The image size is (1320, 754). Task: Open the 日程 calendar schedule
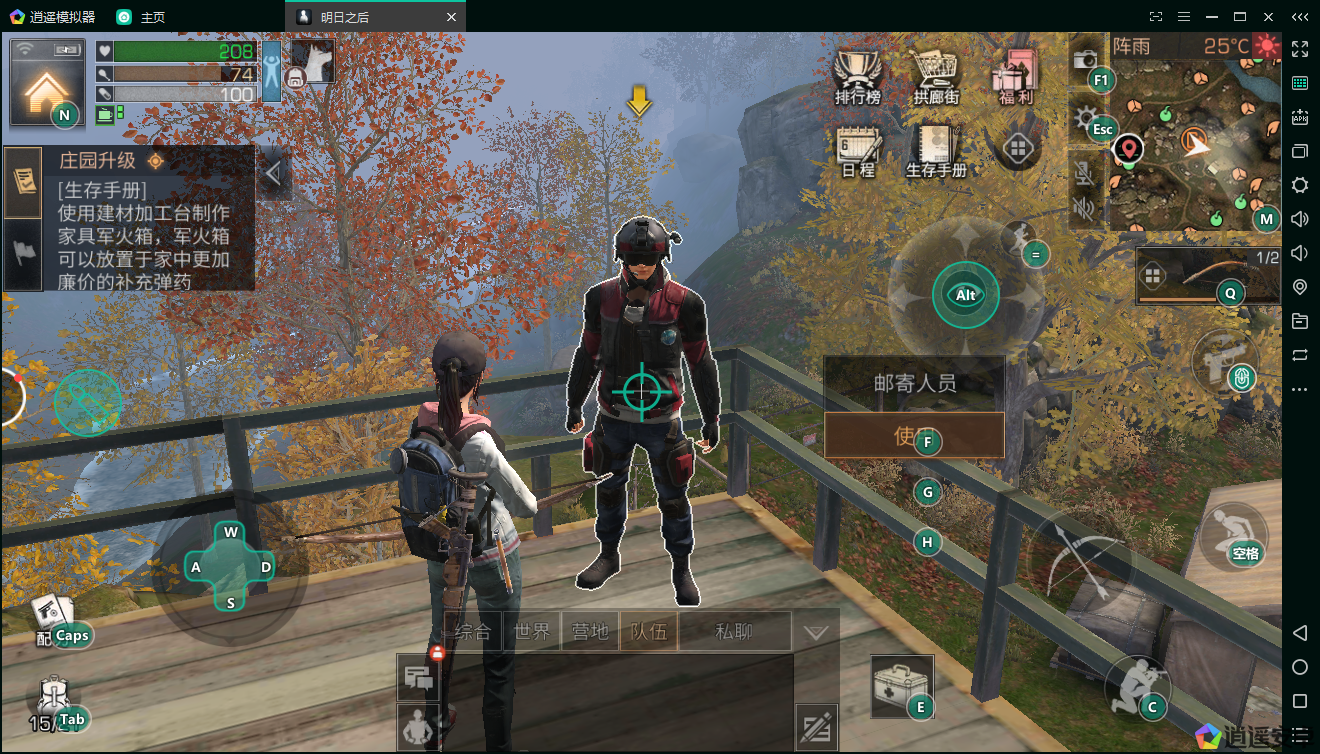pos(858,150)
